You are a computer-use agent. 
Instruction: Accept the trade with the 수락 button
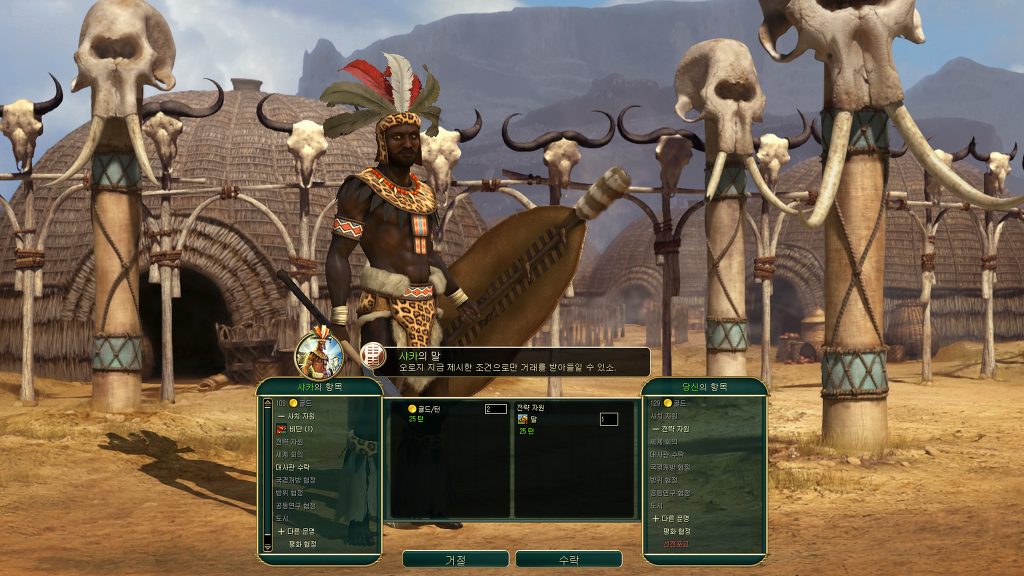(x=568, y=559)
